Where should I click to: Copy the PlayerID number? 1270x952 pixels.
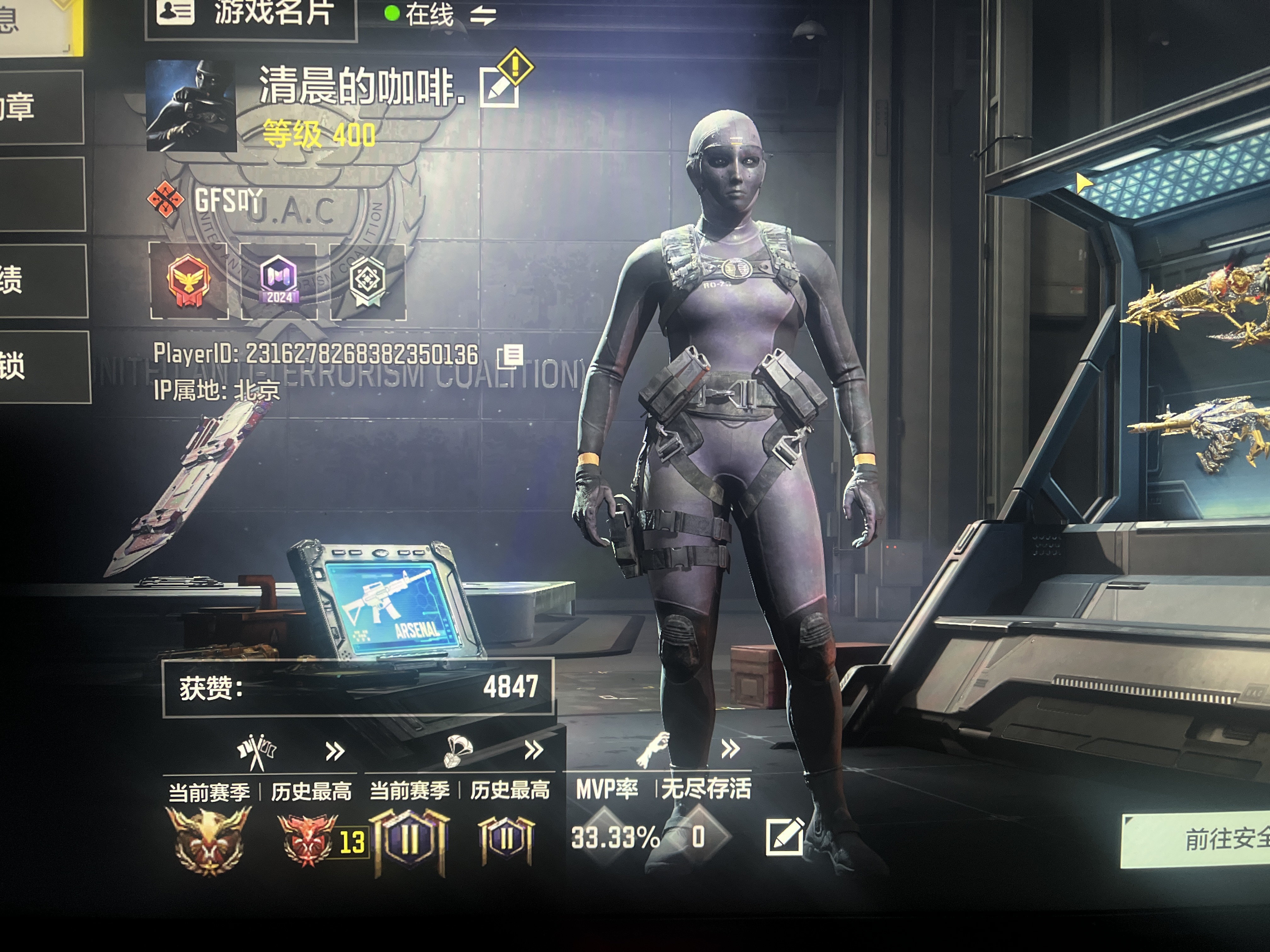click(x=509, y=356)
